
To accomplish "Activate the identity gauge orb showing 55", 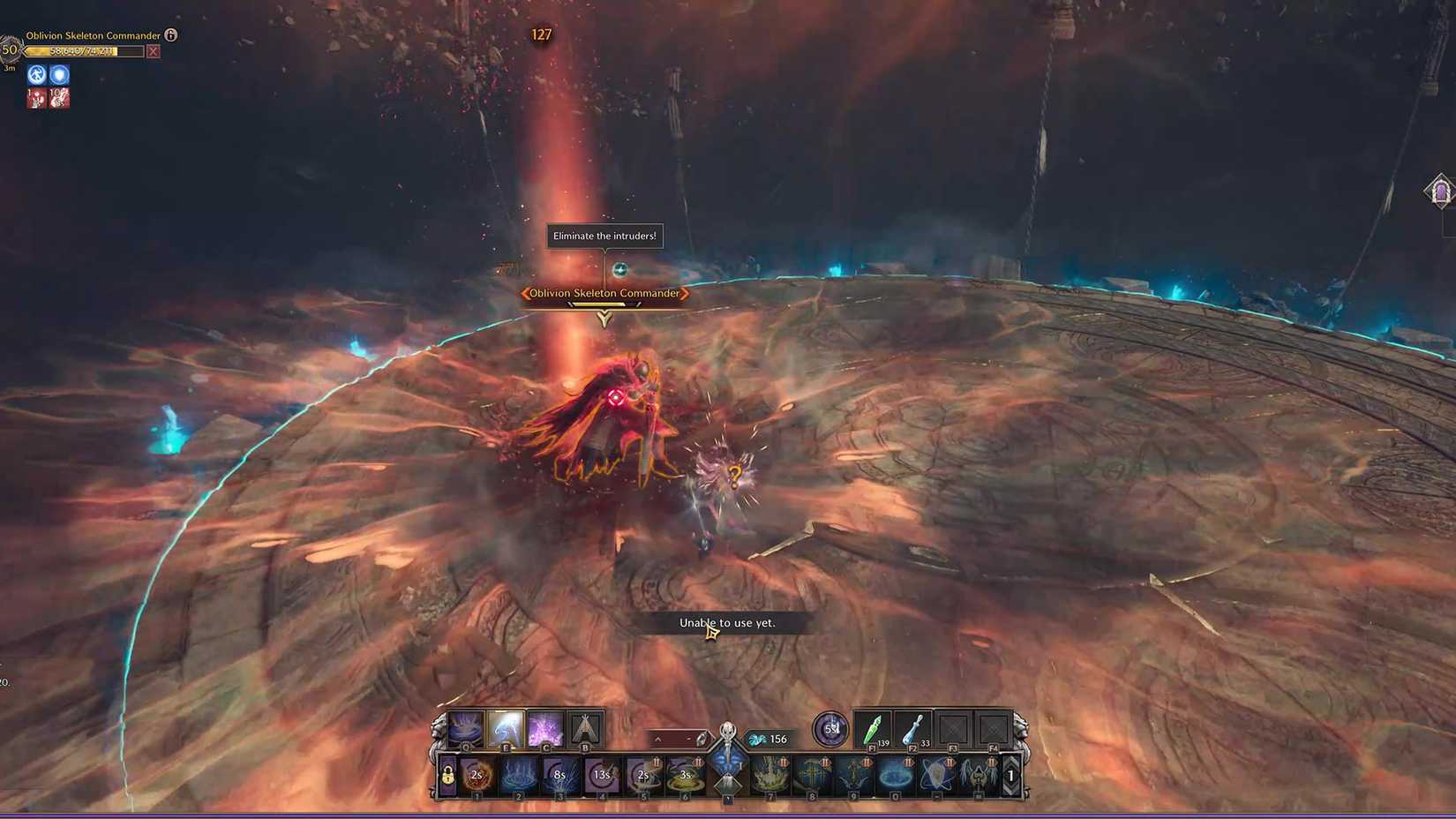I will coord(829,728).
